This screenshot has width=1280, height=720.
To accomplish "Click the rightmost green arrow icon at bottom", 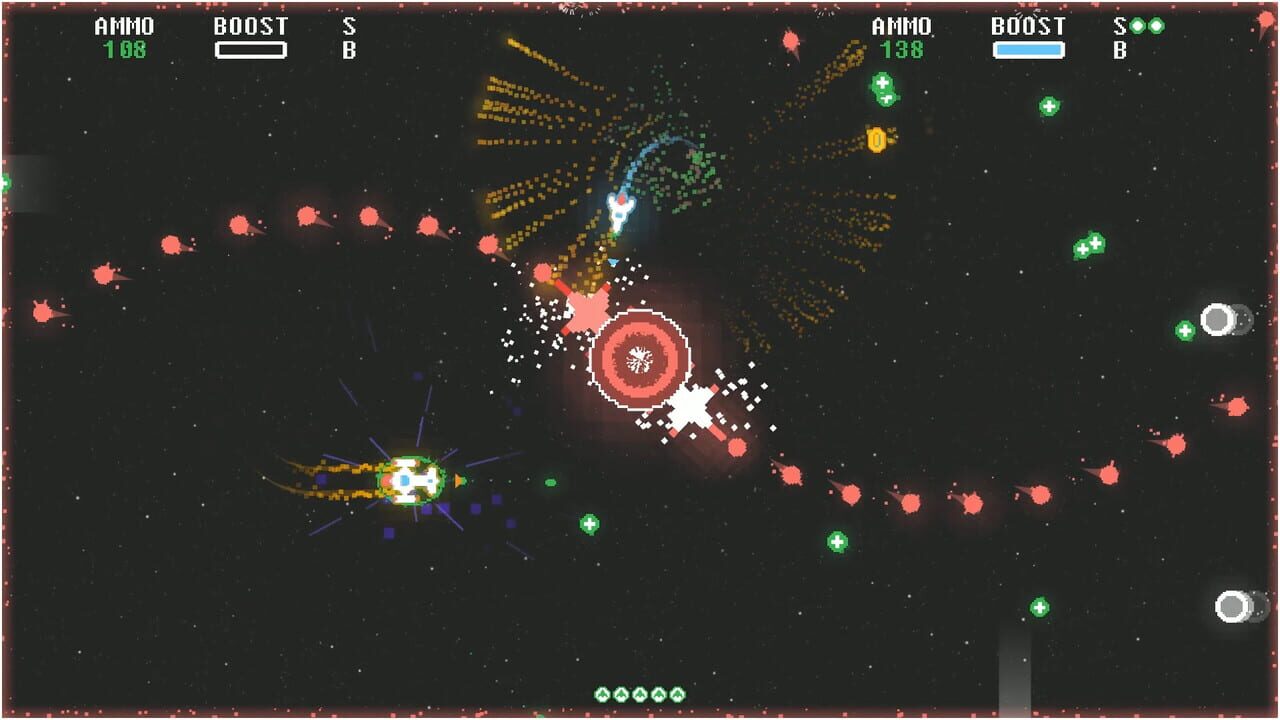I will [677, 694].
